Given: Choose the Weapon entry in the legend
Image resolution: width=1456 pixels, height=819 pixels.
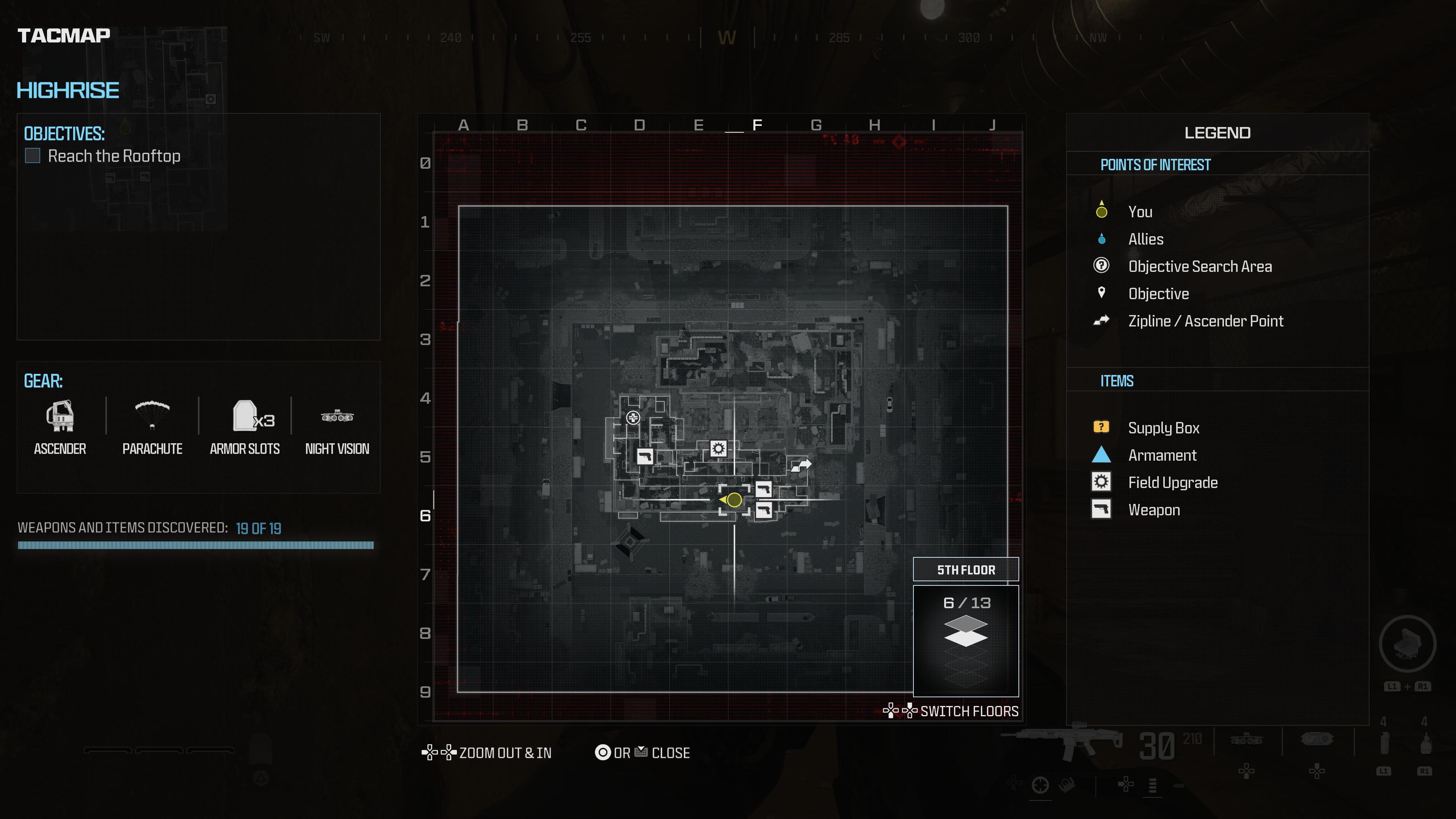Looking at the screenshot, I should (x=1153, y=510).
